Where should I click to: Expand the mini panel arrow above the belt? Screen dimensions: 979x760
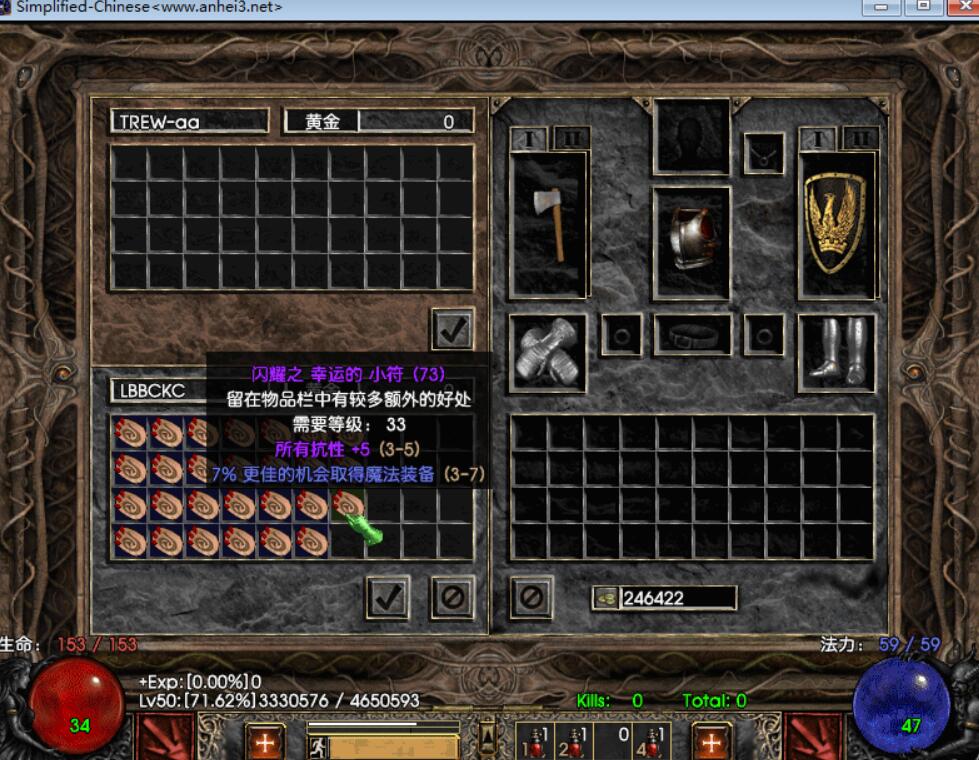[x=488, y=738]
